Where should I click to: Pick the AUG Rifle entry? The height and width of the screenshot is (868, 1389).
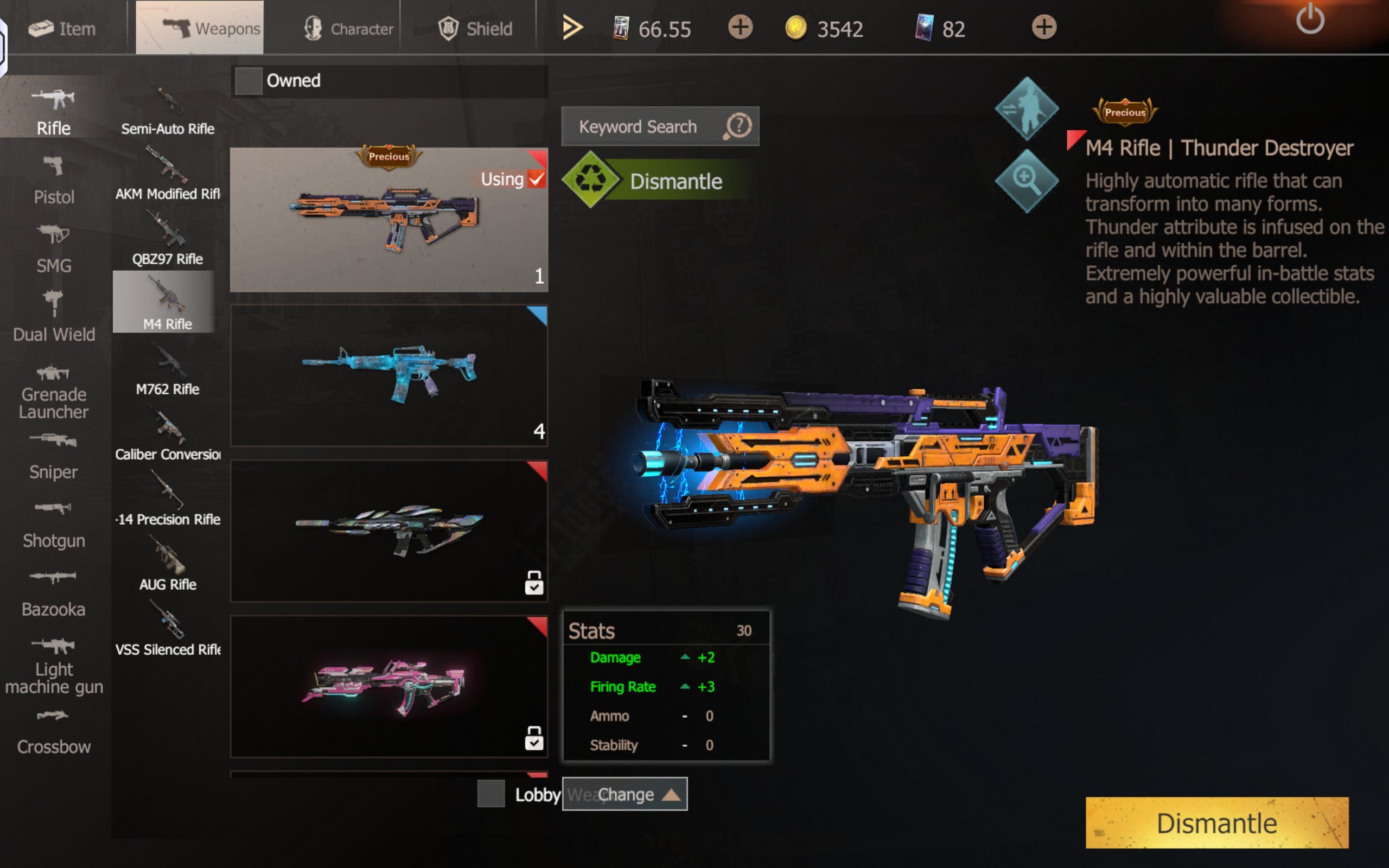point(167,564)
